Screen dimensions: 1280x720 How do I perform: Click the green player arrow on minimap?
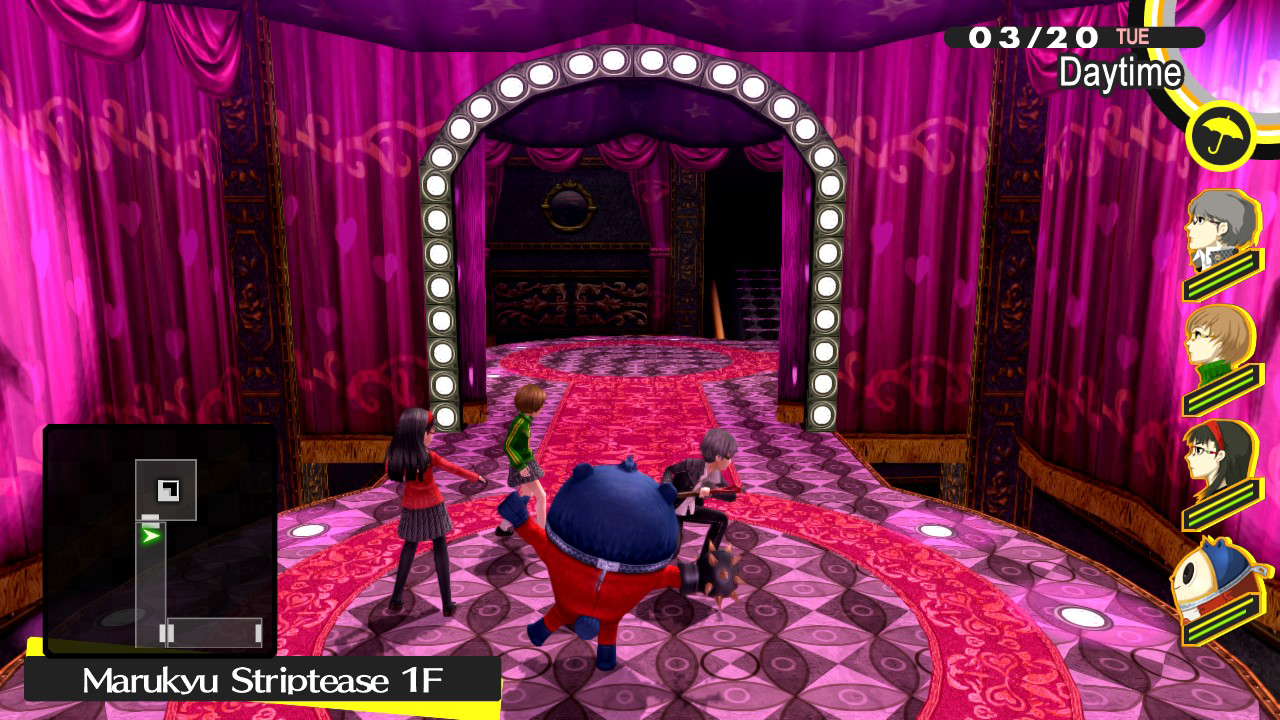point(151,536)
